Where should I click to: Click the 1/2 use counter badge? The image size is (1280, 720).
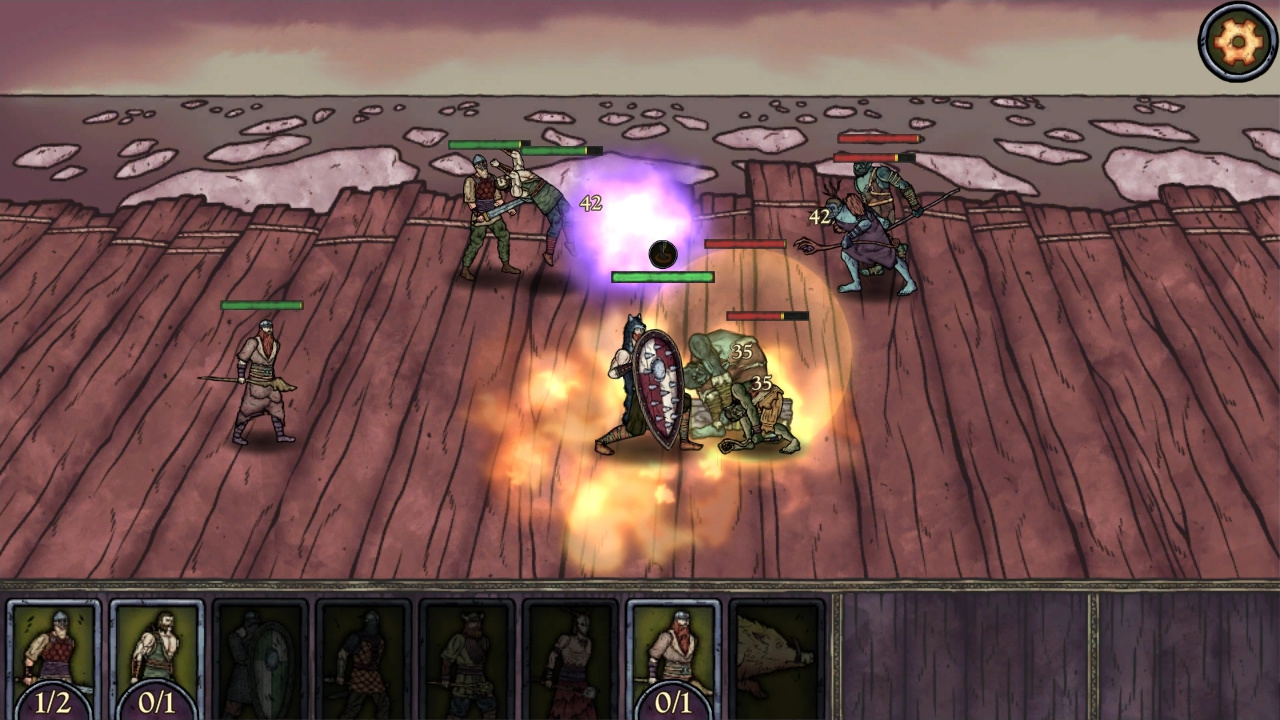(55, 702)
